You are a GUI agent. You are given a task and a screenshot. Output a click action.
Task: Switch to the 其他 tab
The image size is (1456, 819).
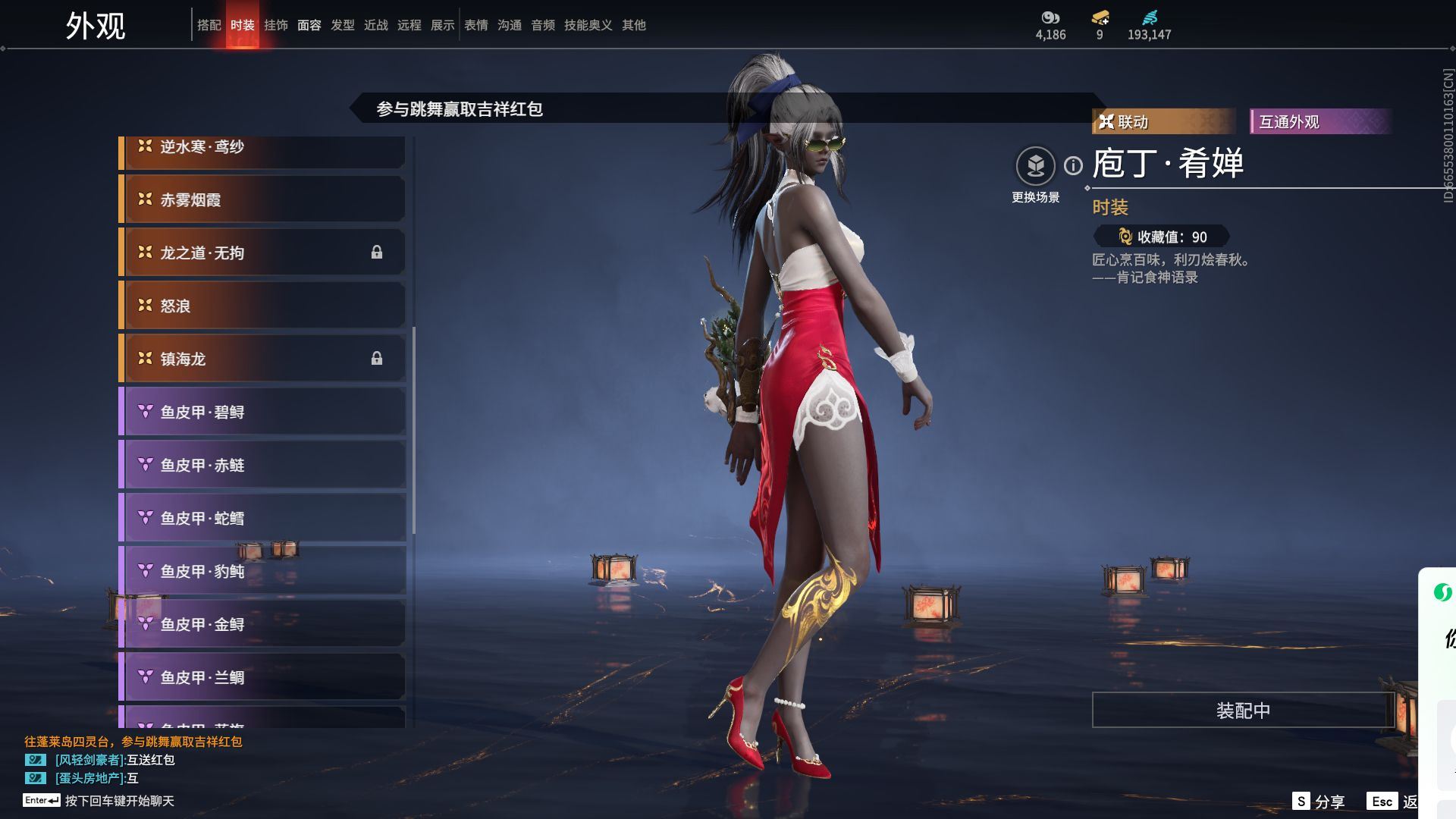coord(633,25)
